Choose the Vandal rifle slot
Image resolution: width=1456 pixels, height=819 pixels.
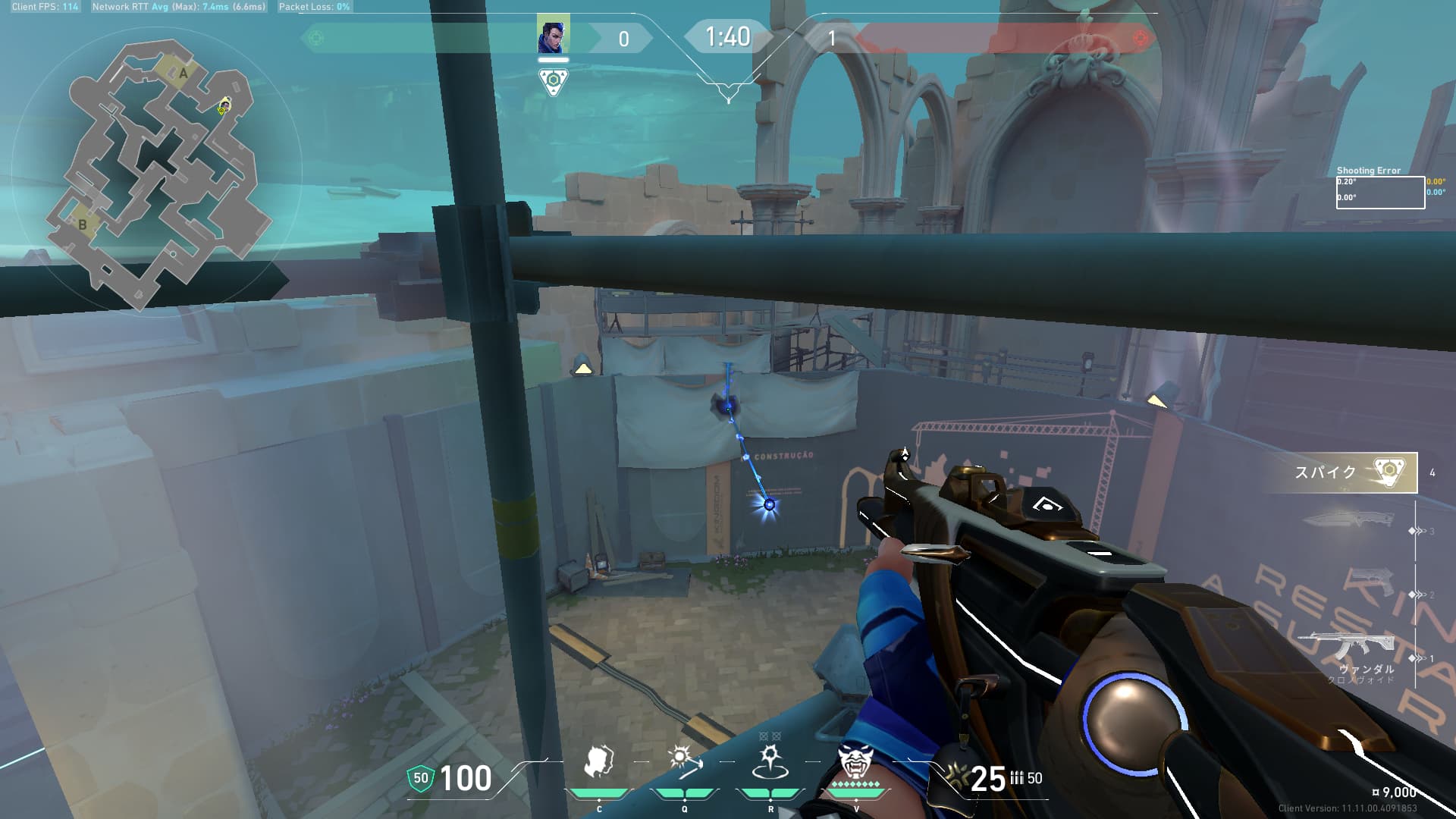coord(1350,648)
